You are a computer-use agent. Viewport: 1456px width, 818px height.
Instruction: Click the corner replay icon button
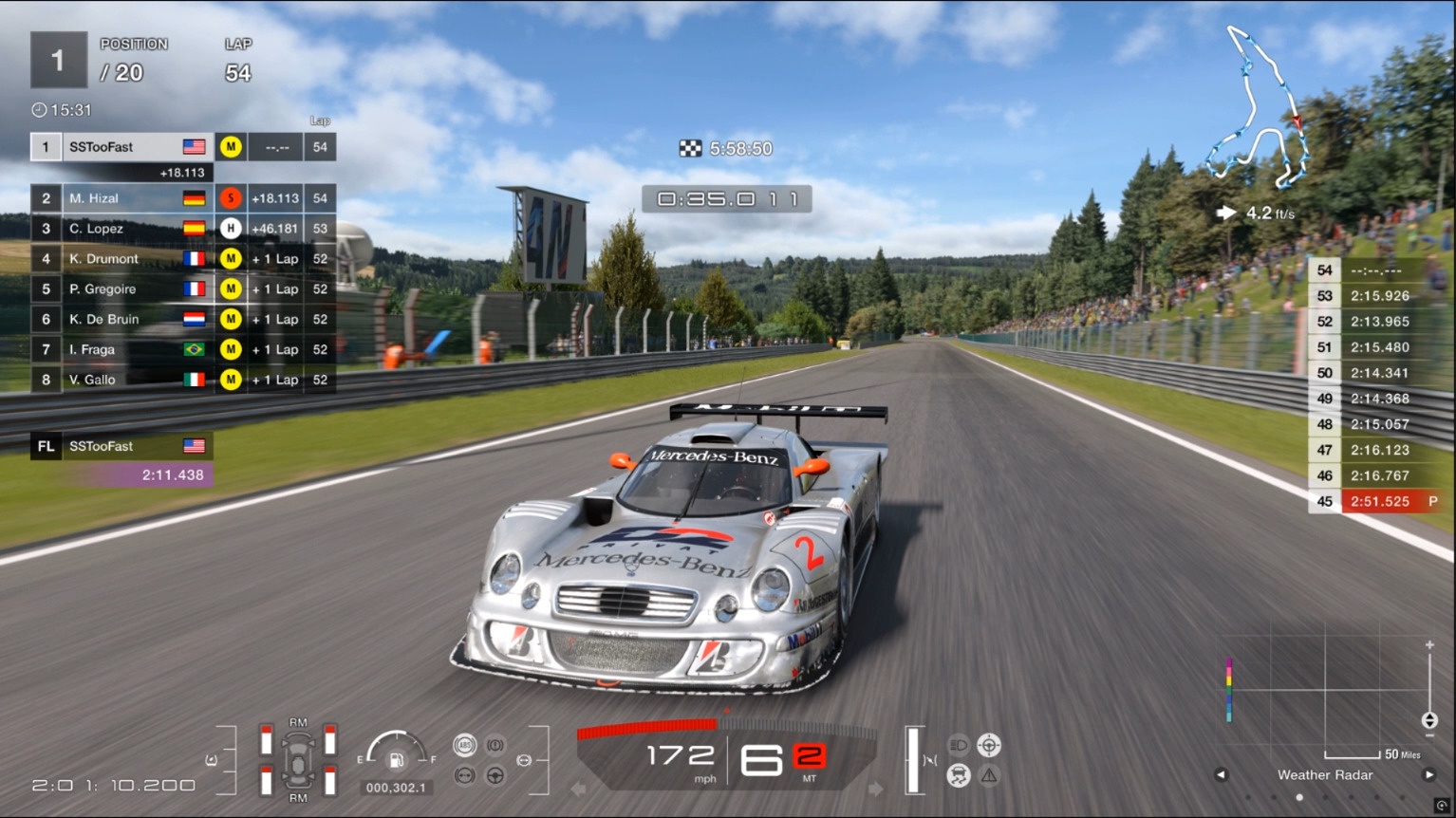1442,806
